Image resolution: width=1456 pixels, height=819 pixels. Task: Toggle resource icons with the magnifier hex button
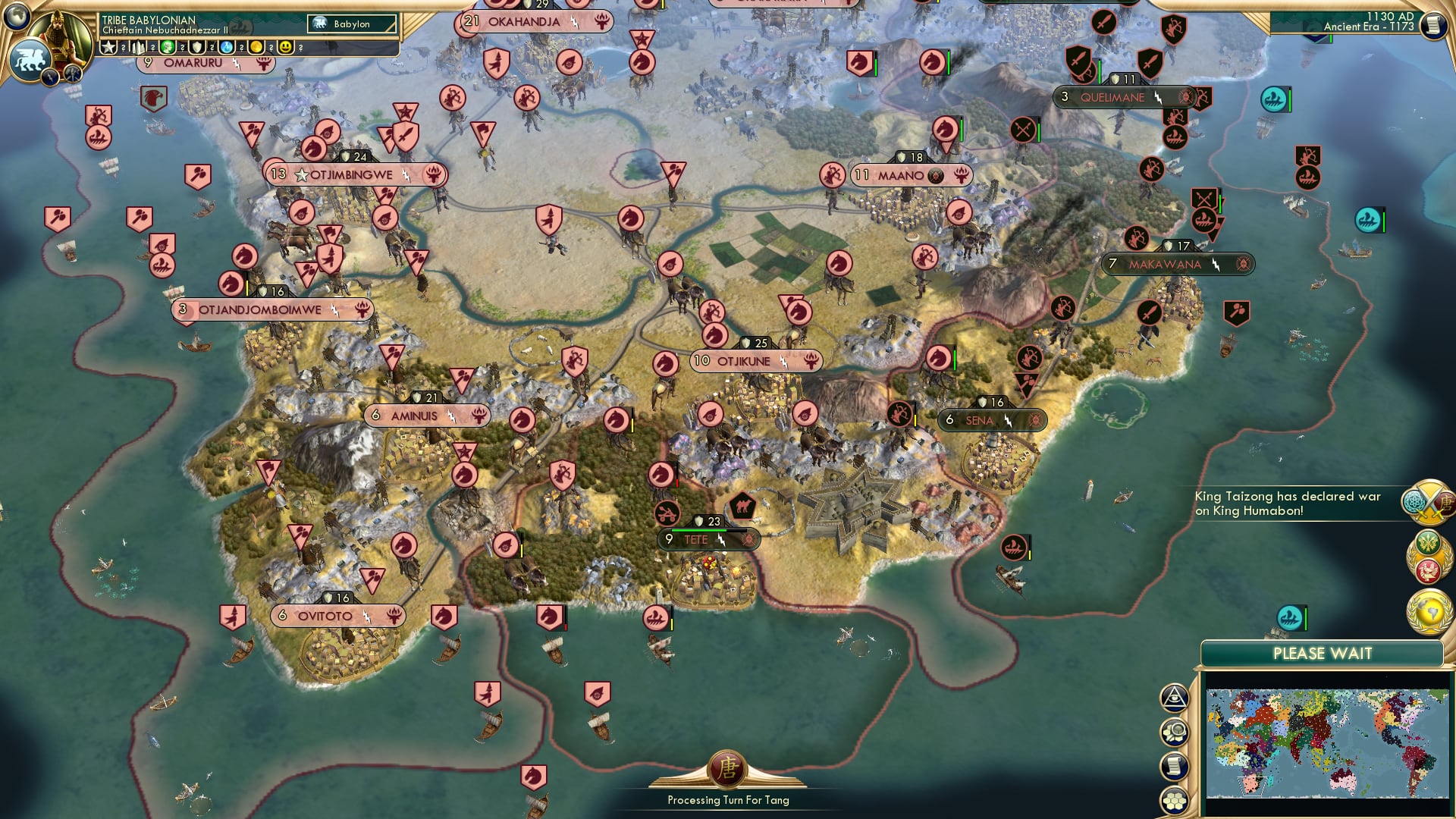(x=1174, y=732)
